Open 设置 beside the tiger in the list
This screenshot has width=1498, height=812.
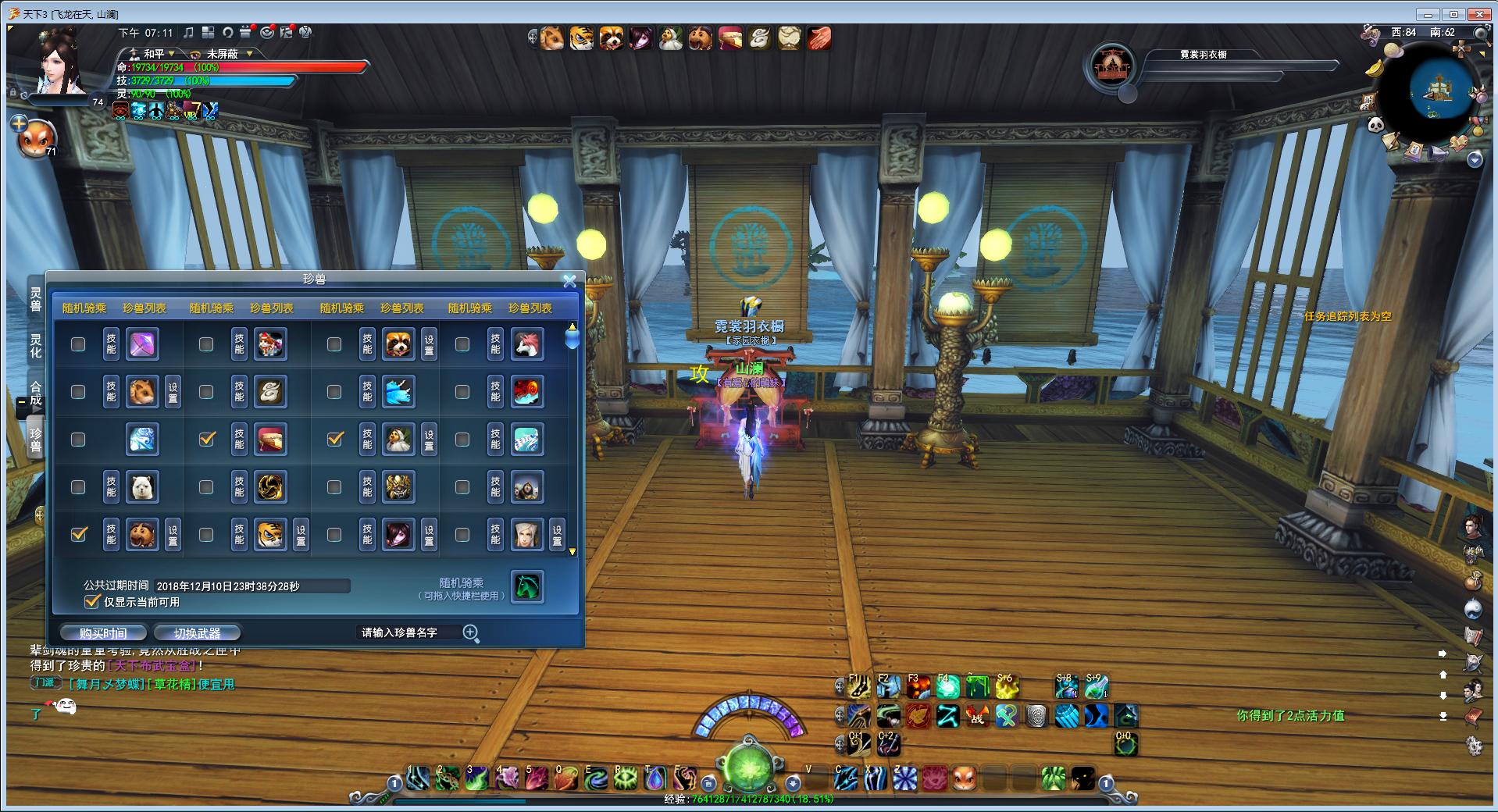point(301,535)
